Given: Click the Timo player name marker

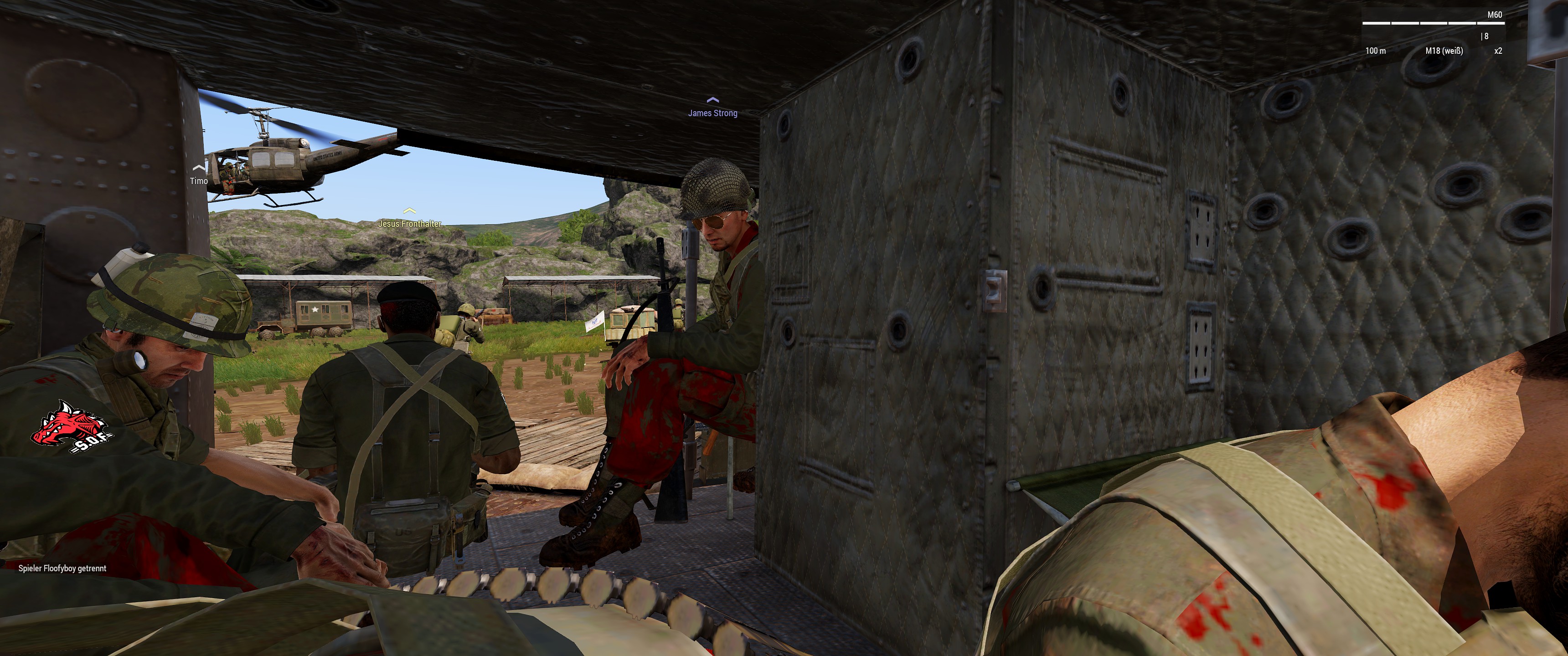Looking at the screenshot, I should (x=198, y=180).
